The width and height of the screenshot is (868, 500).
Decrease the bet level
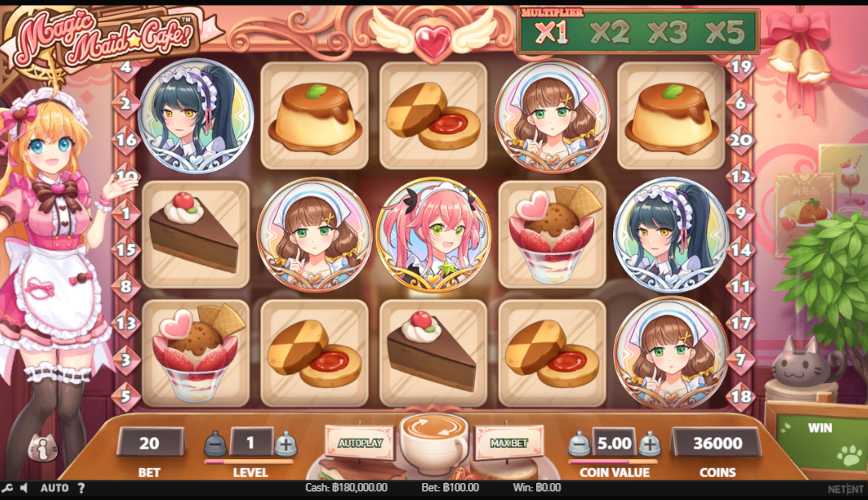(216, 443)
